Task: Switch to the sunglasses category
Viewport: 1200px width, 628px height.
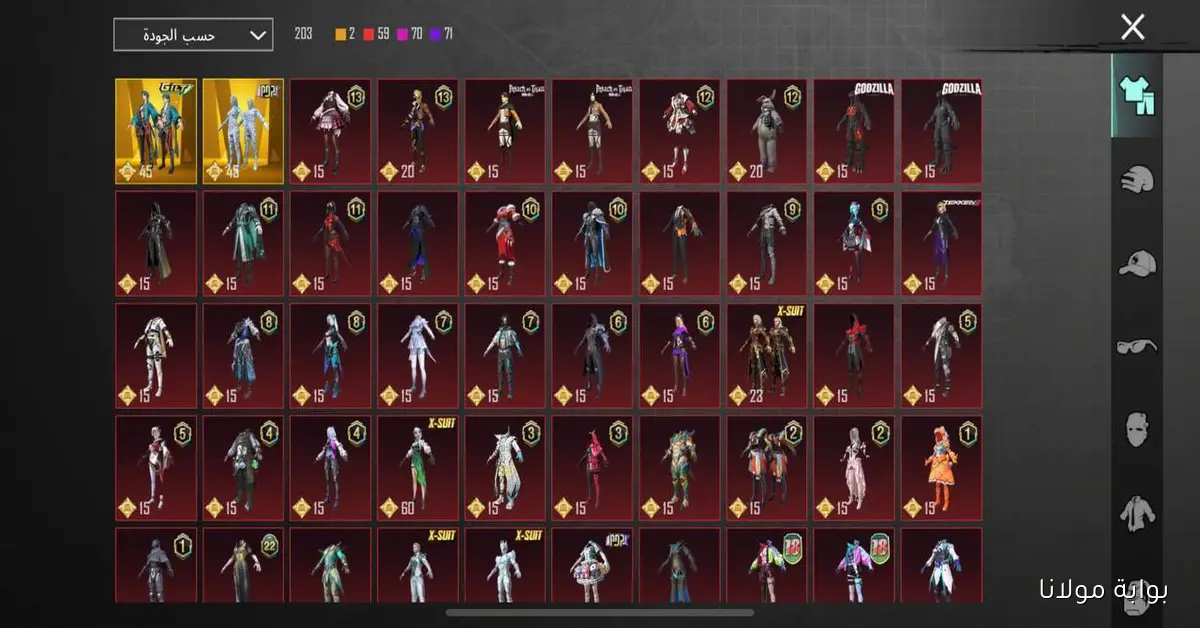Action: coord(1137,347)
